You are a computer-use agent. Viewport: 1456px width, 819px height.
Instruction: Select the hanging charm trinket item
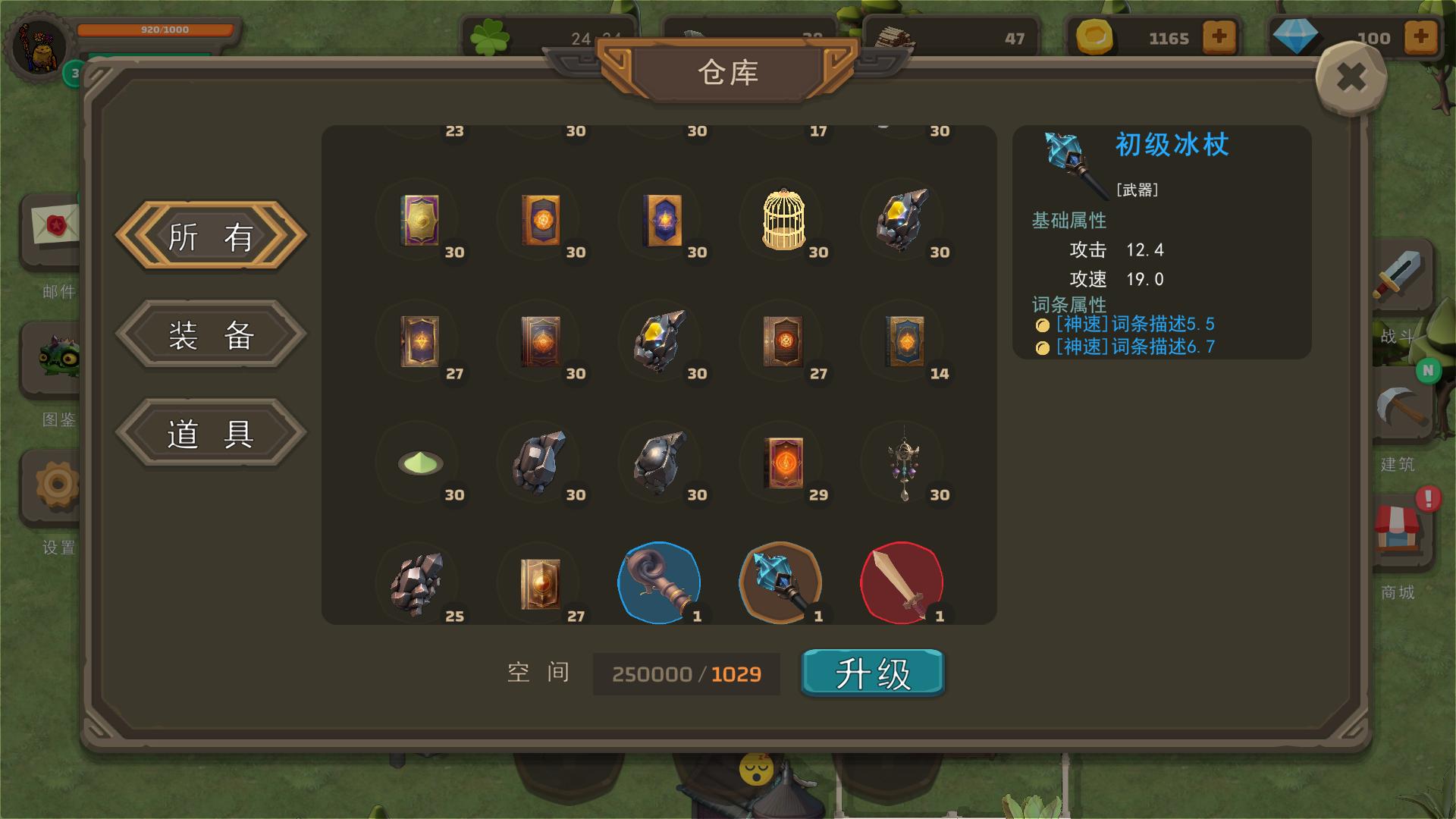click(x=904, y=463)
